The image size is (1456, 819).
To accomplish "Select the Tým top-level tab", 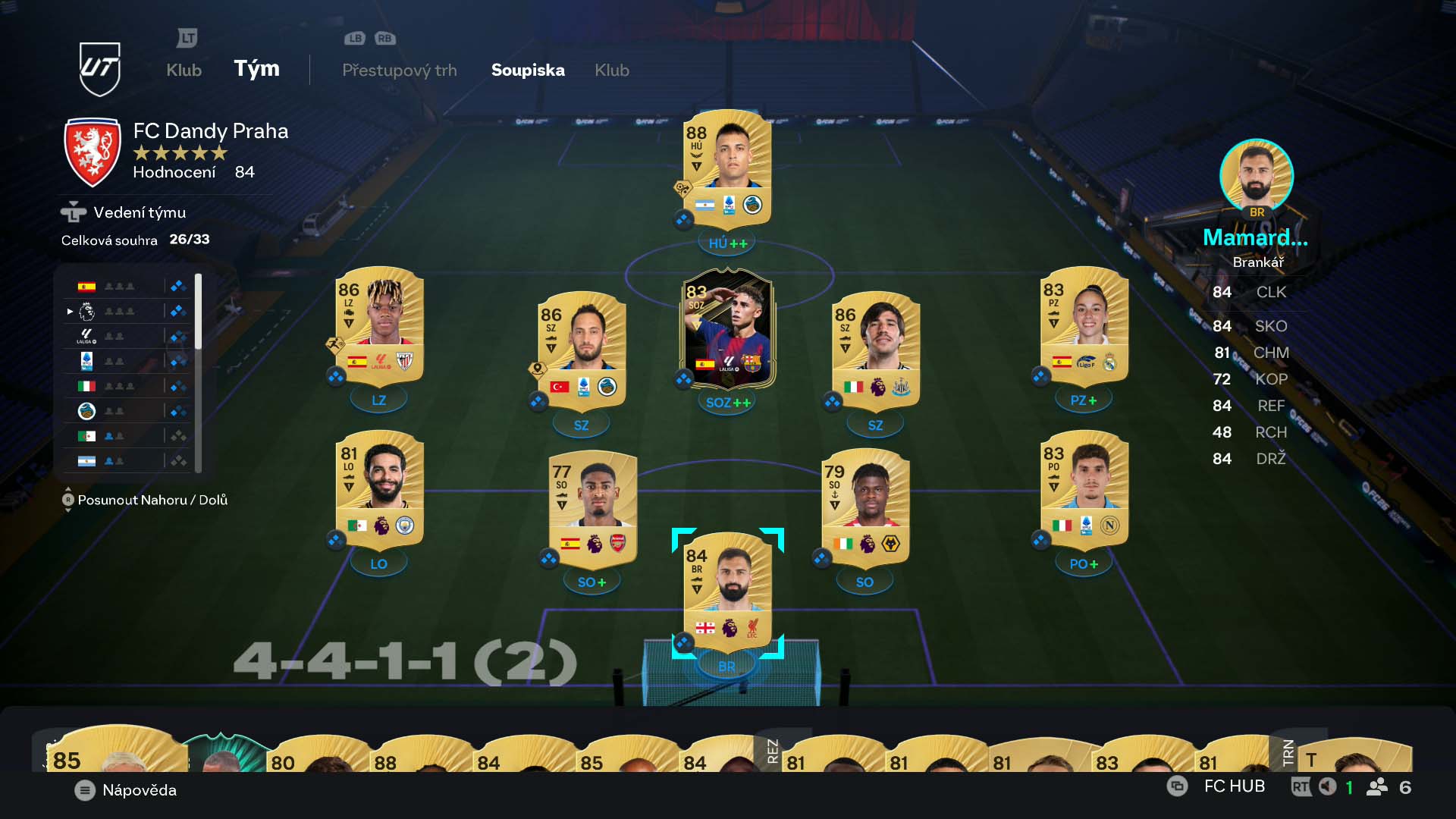I will pos(256,69).
